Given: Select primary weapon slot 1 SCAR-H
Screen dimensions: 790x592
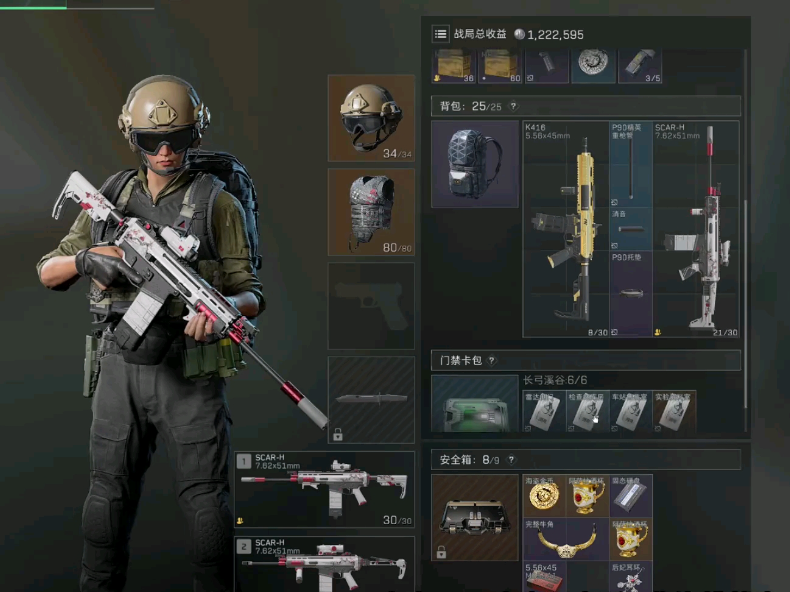Looking at the screenshot, I should click(x=325, y=488).
